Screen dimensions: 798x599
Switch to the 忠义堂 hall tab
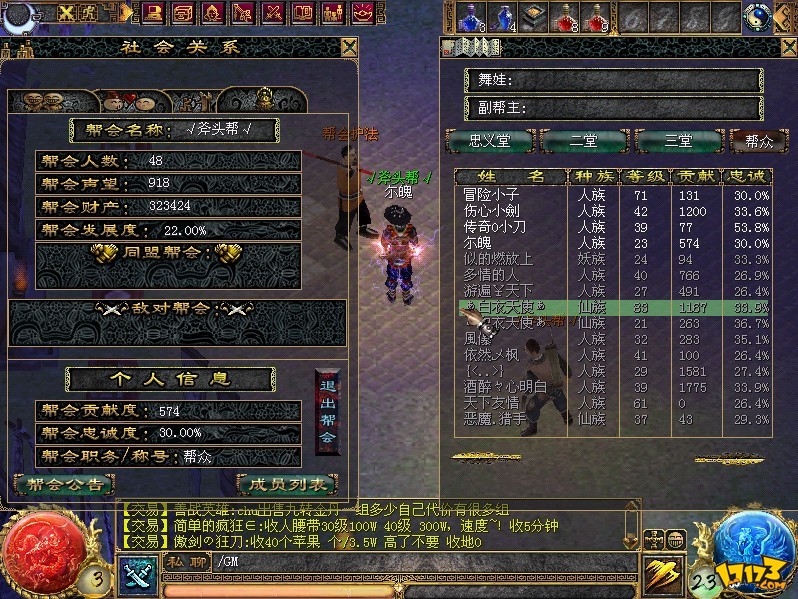489,141
